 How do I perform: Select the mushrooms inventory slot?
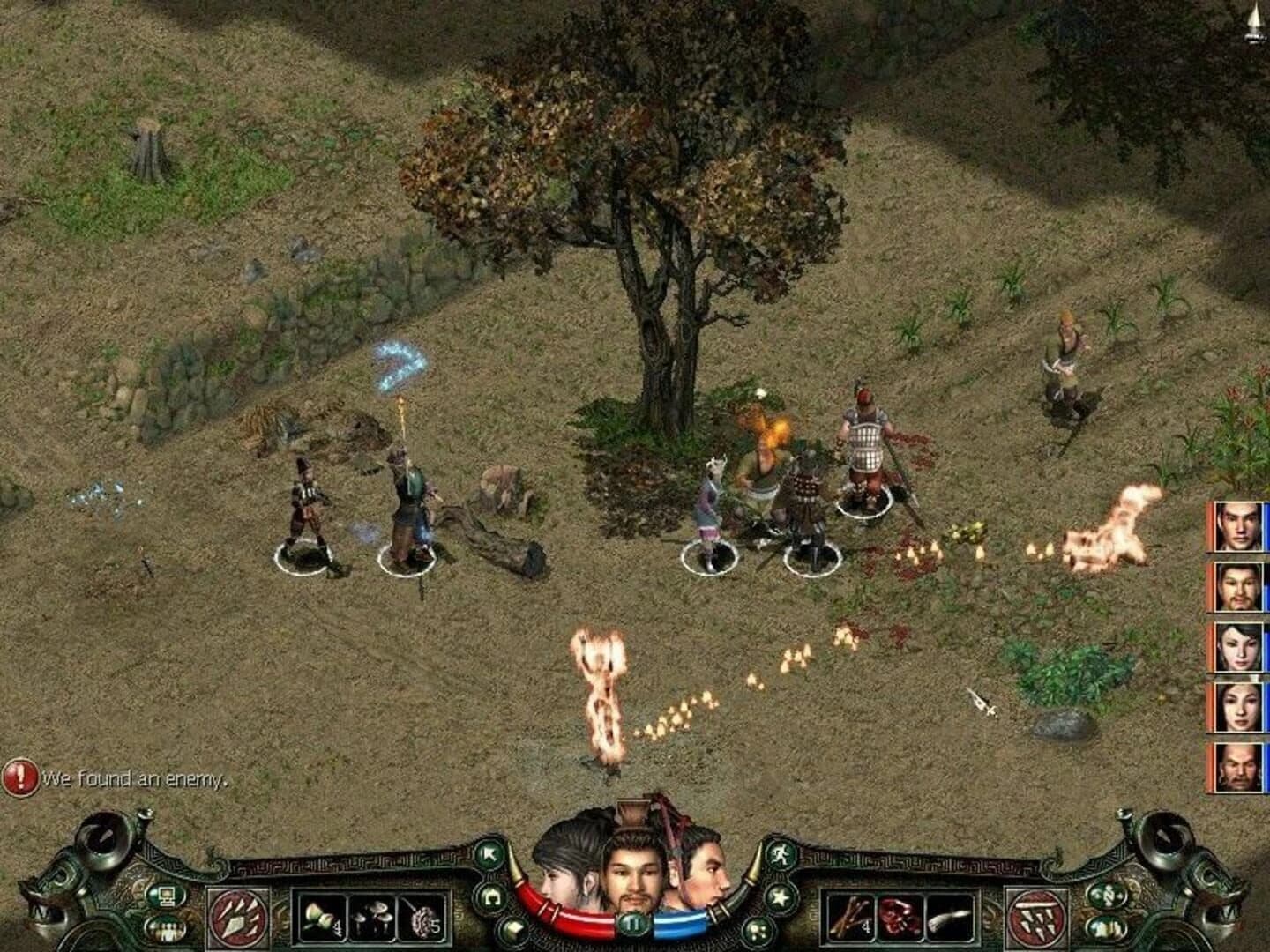372,916
